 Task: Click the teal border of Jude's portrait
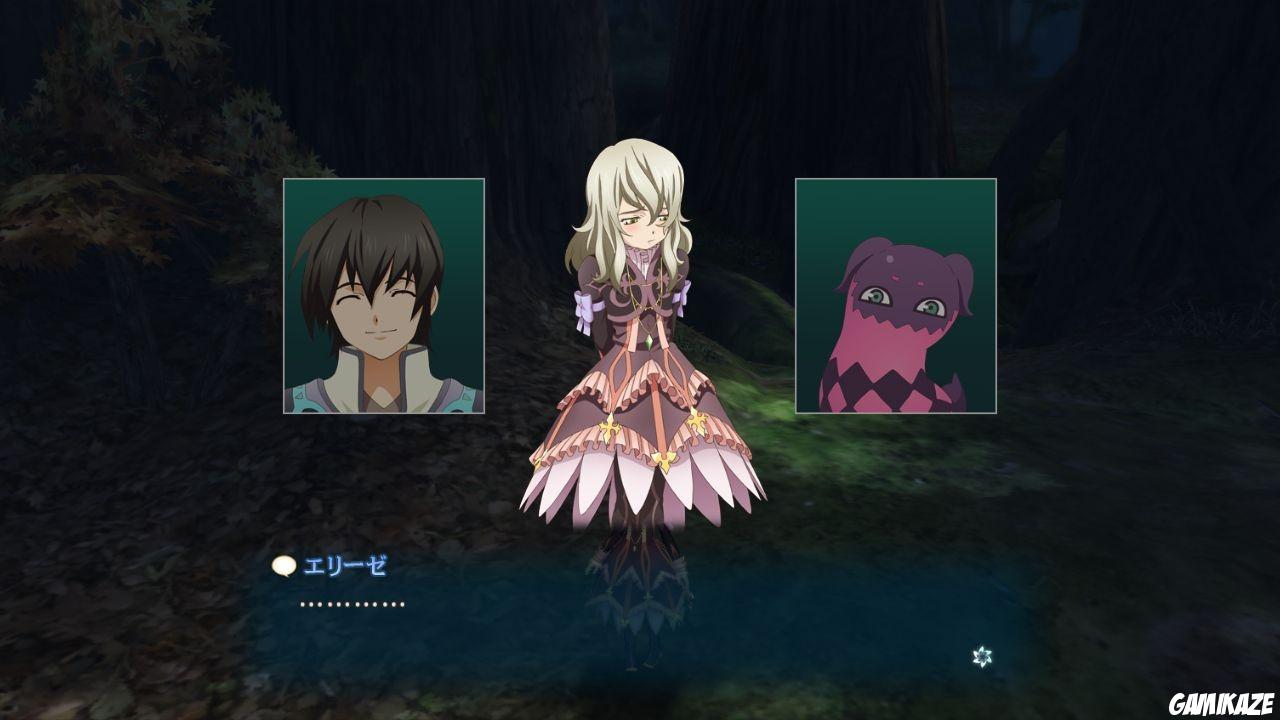point(286,295)
